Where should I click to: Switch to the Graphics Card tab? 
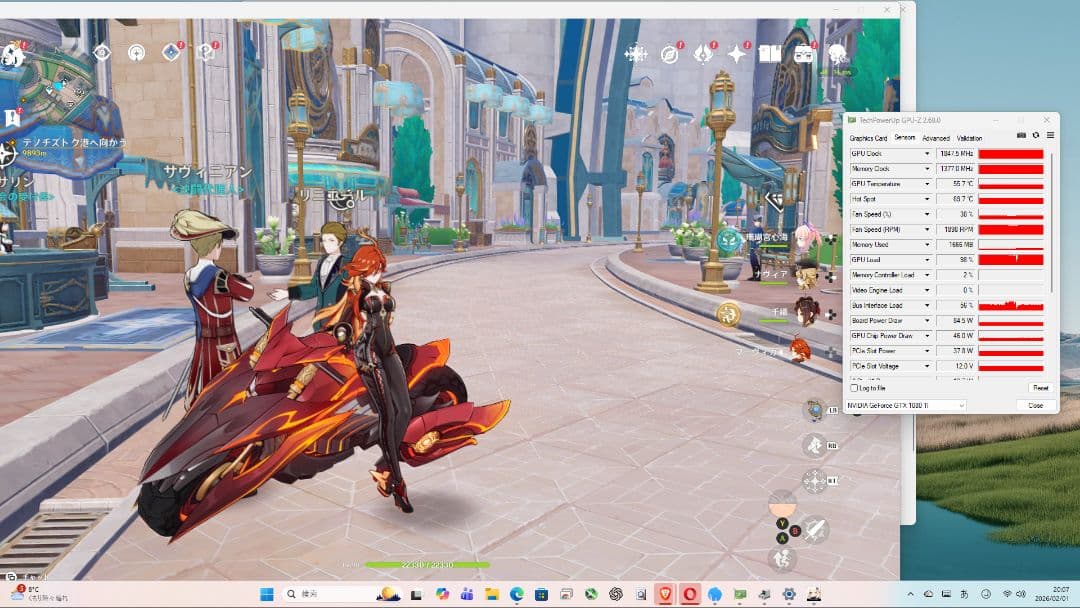[868, 138]
